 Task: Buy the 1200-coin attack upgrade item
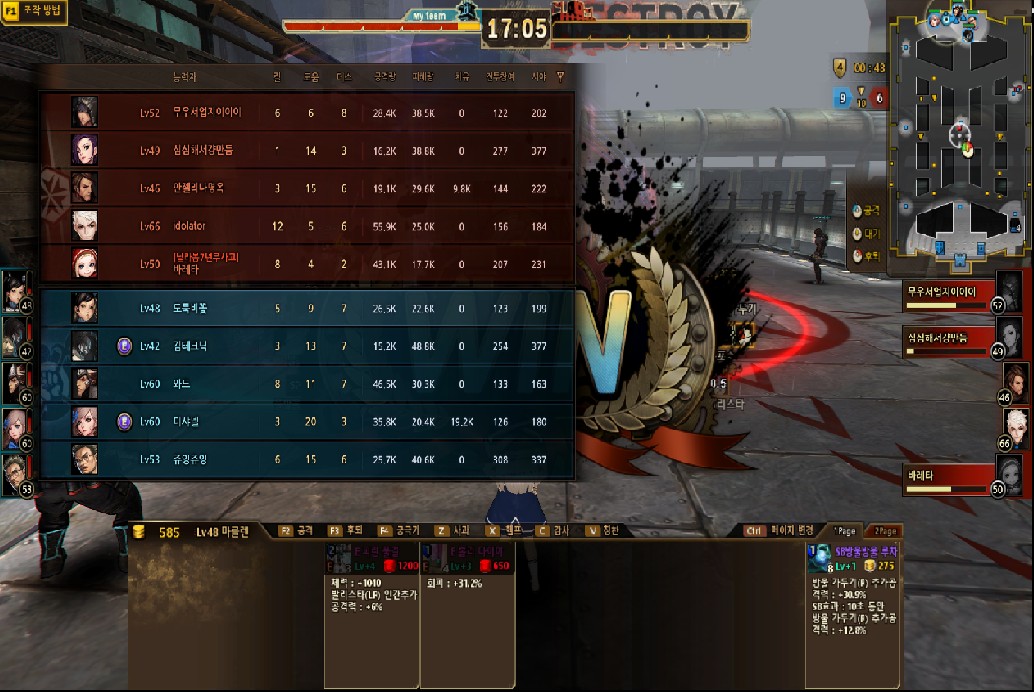pyautogui.click(x=372, y=565)
